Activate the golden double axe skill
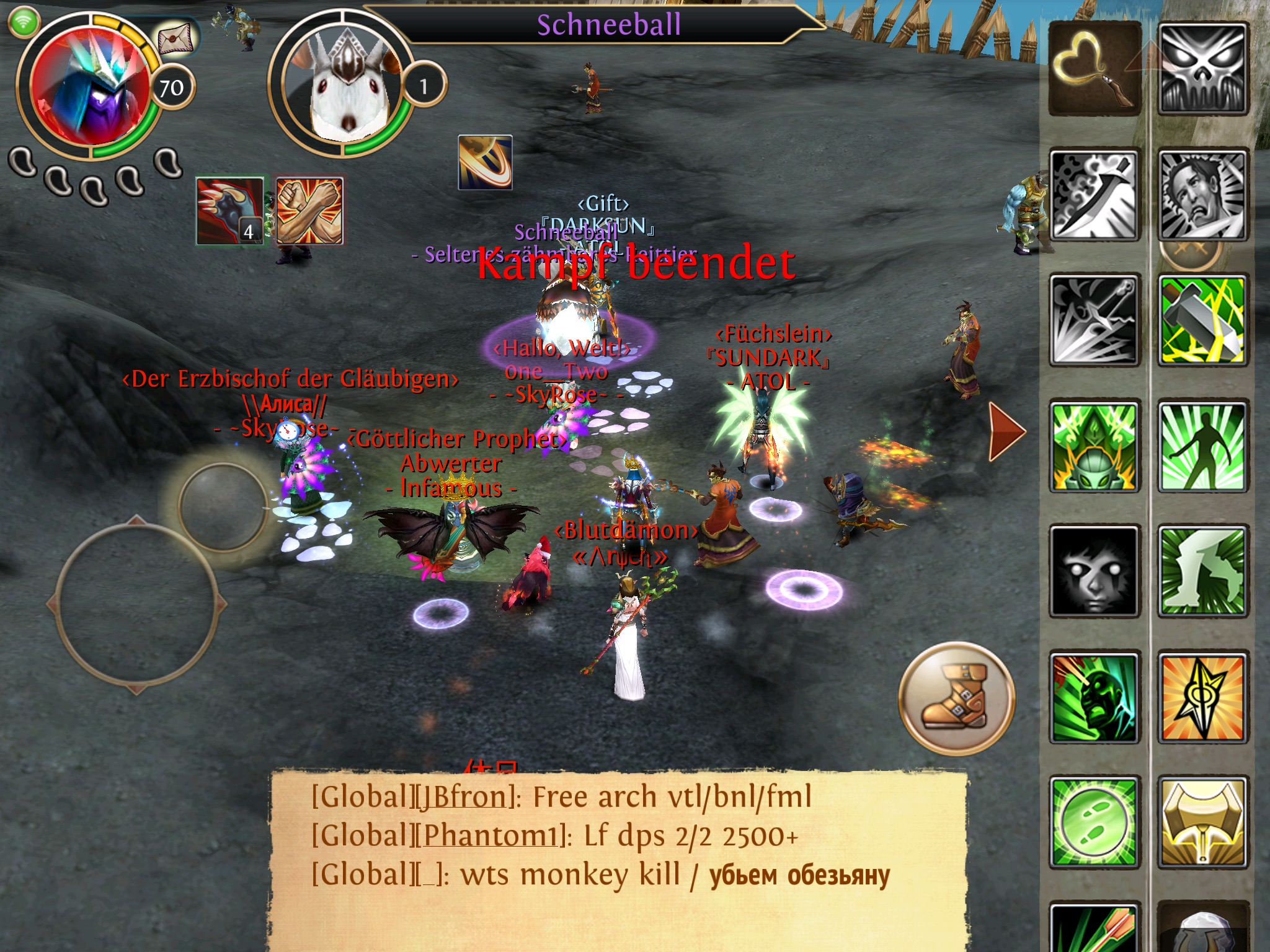This screenshot has height=952, width=1270. point(1202,822)
